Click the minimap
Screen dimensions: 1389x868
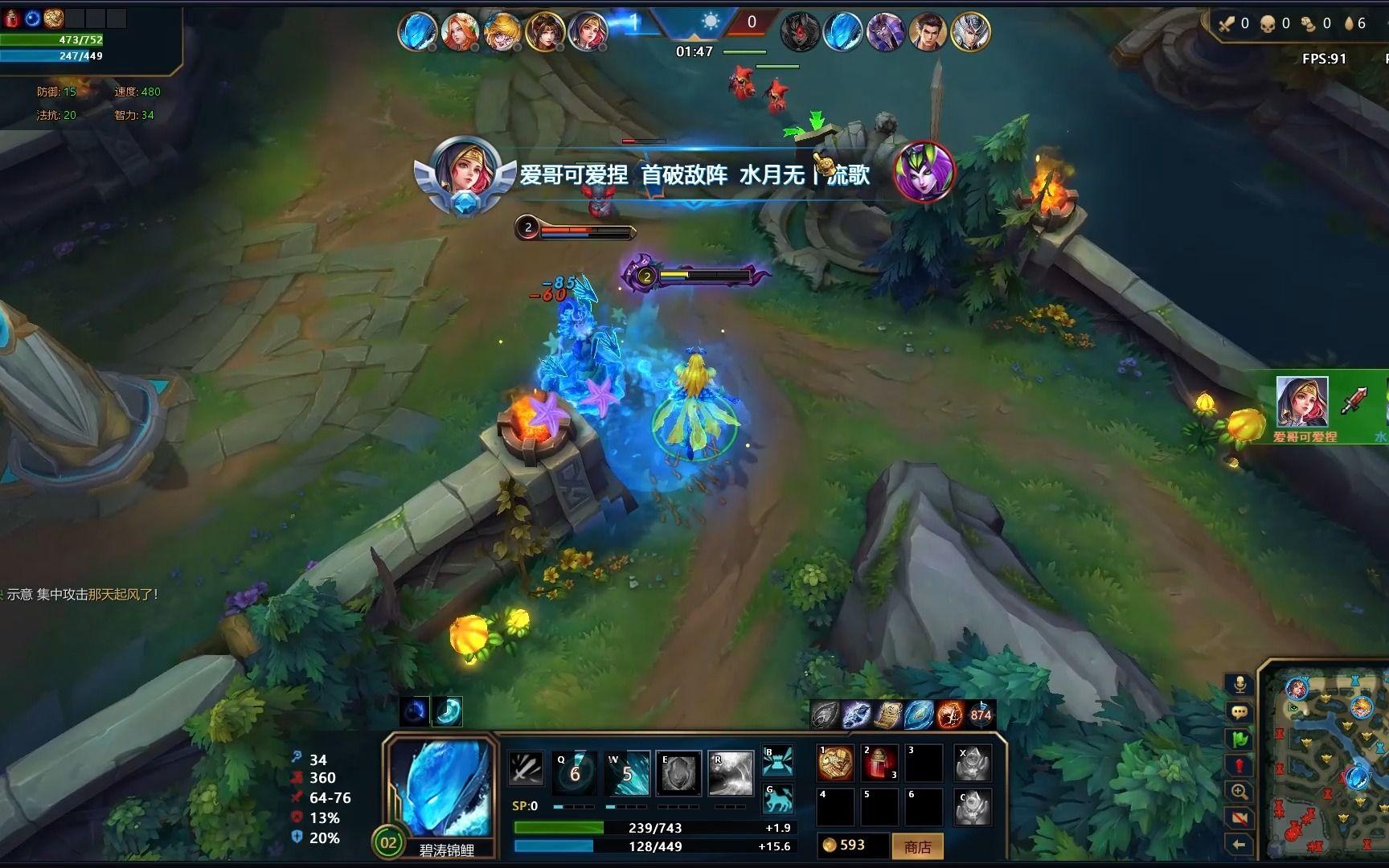pos(1326,764)
